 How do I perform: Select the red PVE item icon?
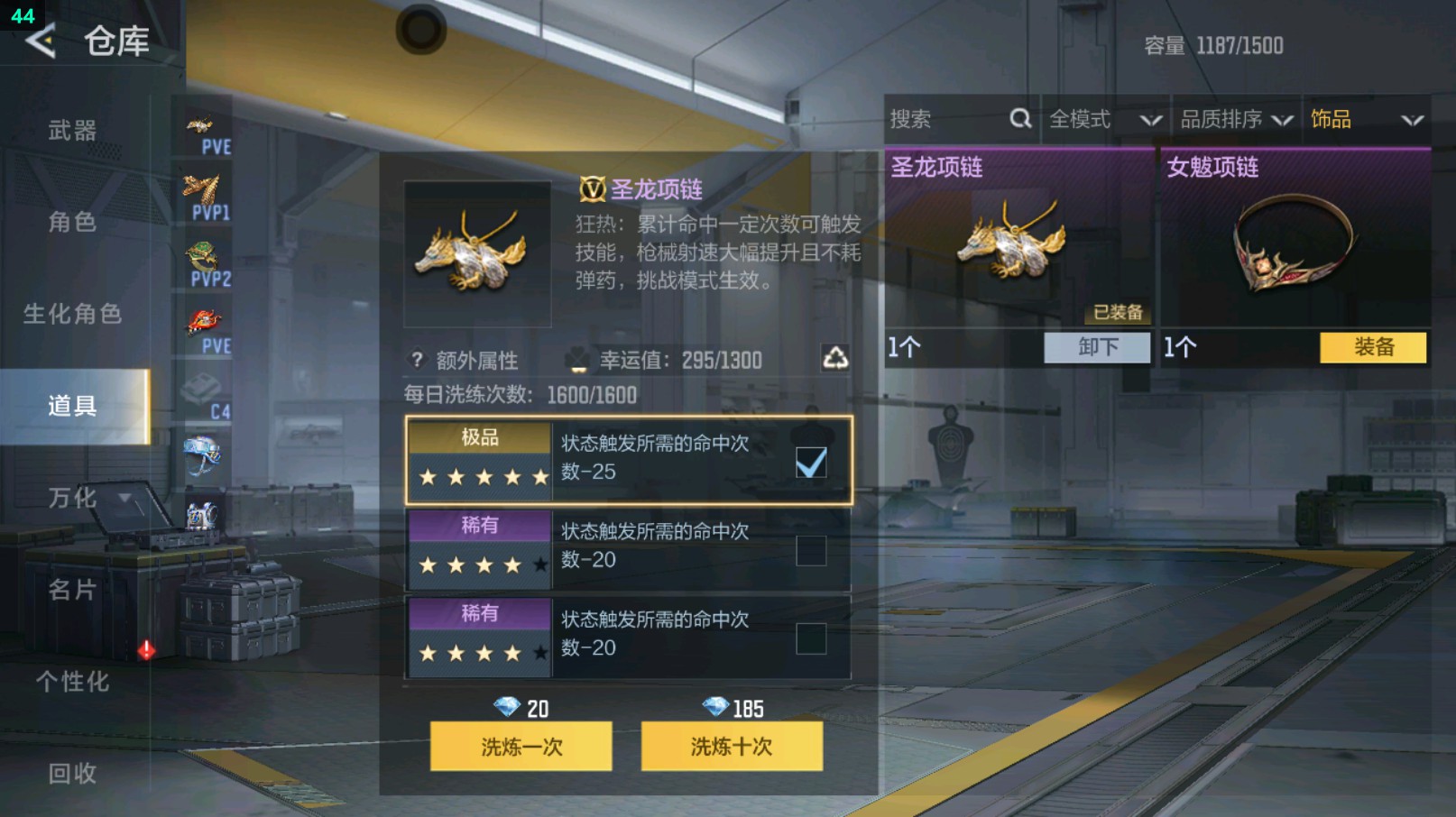[204, 322]
